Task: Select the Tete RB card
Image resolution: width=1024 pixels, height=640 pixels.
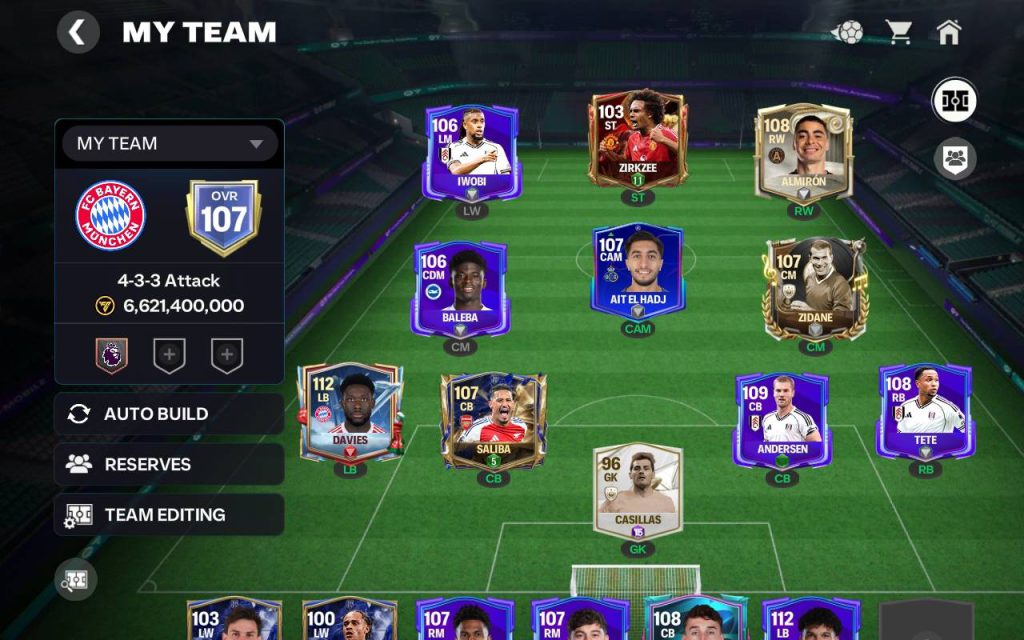Action: tap(925, 411)
